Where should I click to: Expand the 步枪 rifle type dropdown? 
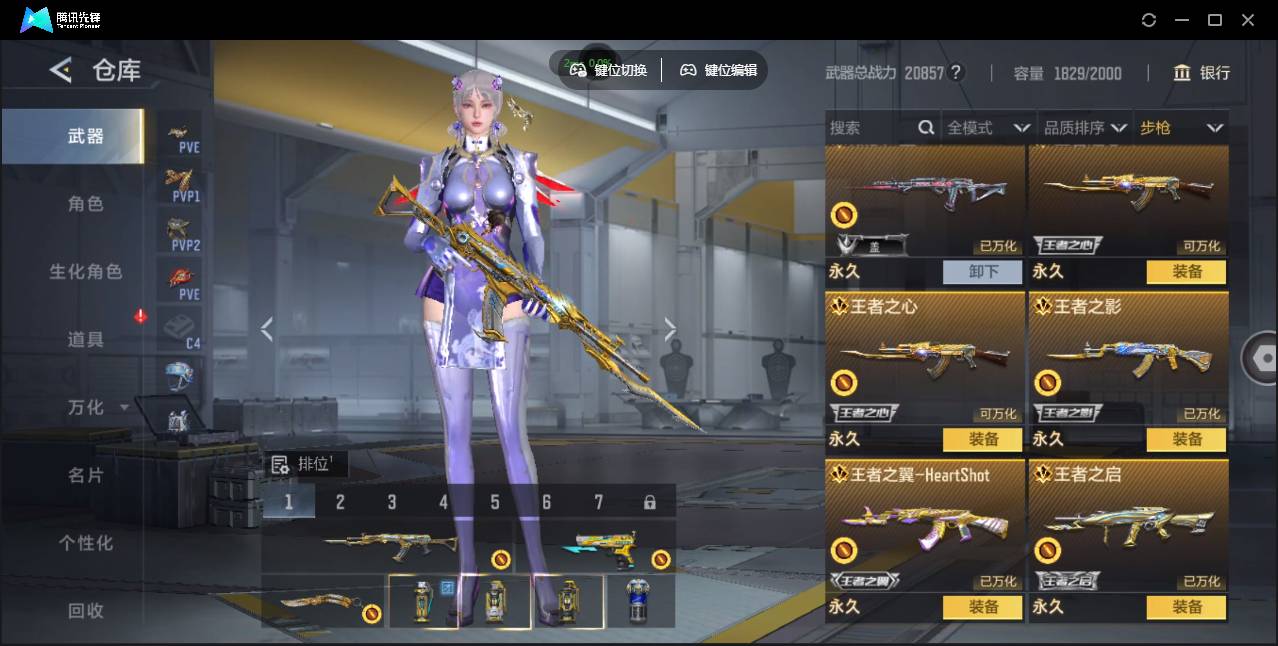1180,128
